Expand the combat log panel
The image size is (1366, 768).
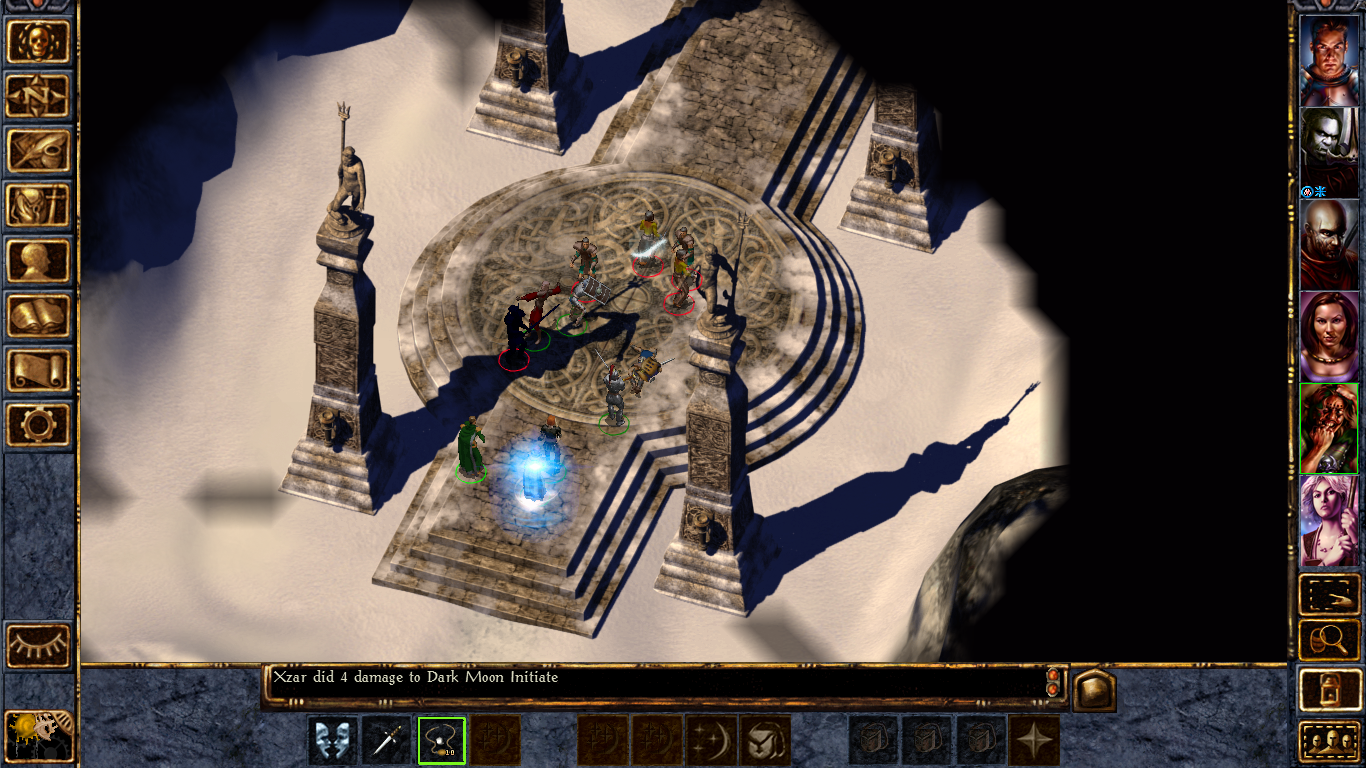pos(1094,690)
